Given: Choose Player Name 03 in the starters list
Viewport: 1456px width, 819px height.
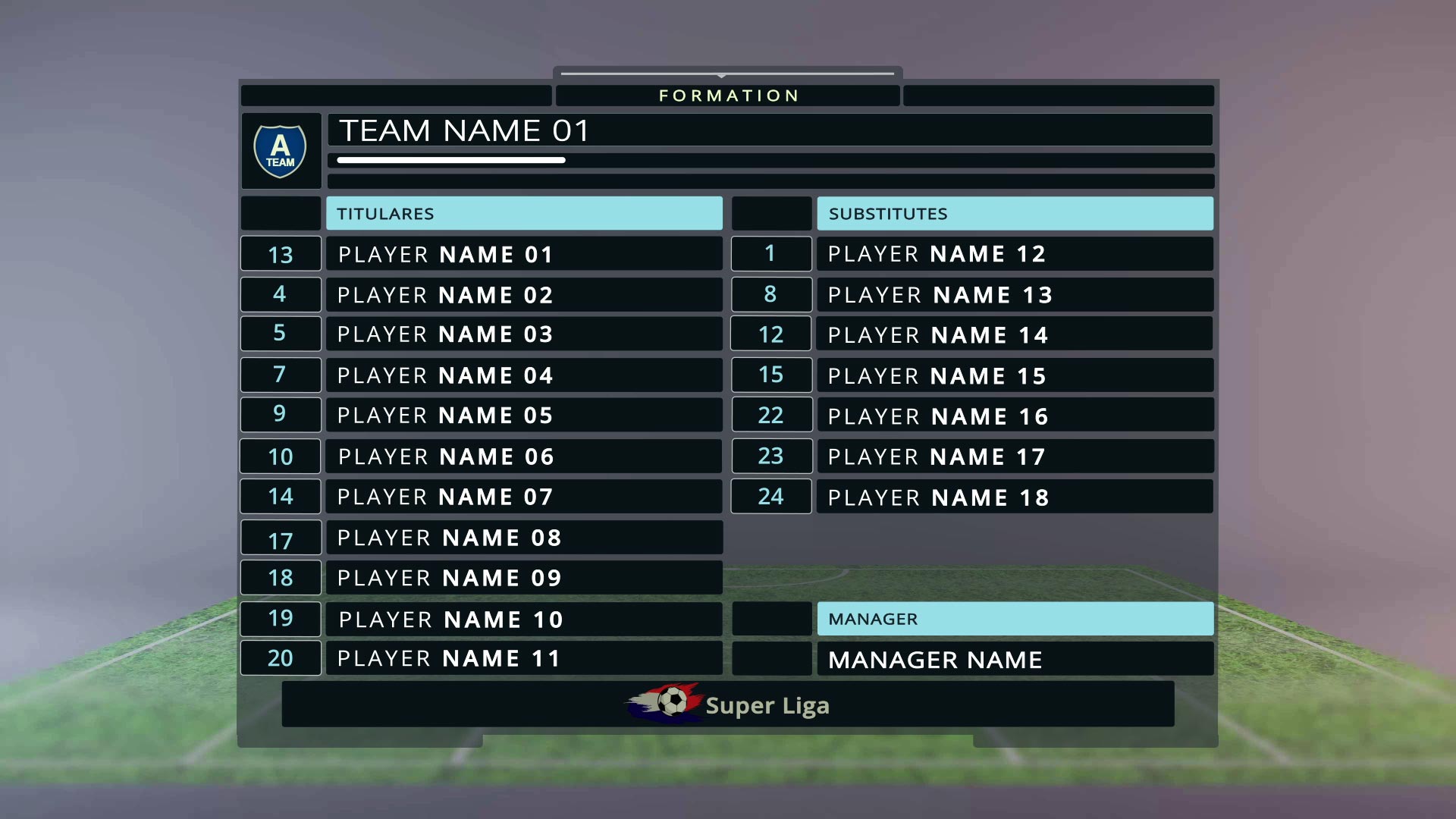Looking at the screenshot, I should (523, 334).
